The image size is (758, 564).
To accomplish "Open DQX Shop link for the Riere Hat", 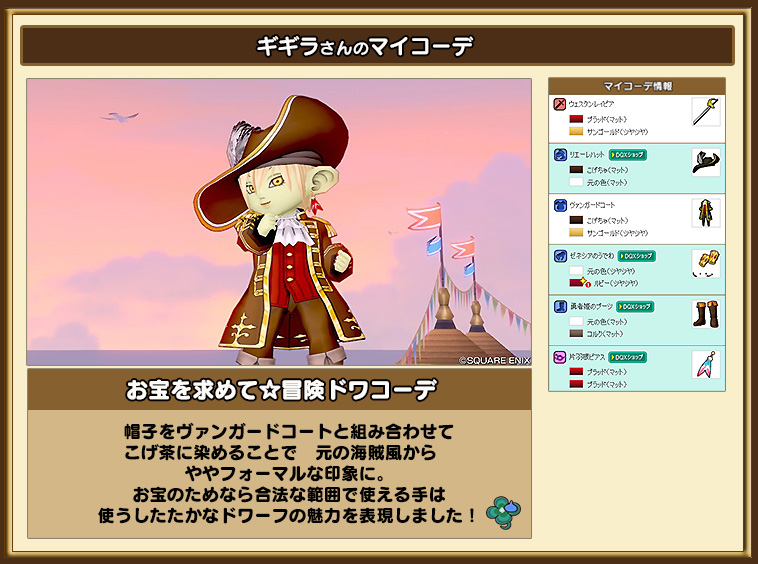I will 627,155.
